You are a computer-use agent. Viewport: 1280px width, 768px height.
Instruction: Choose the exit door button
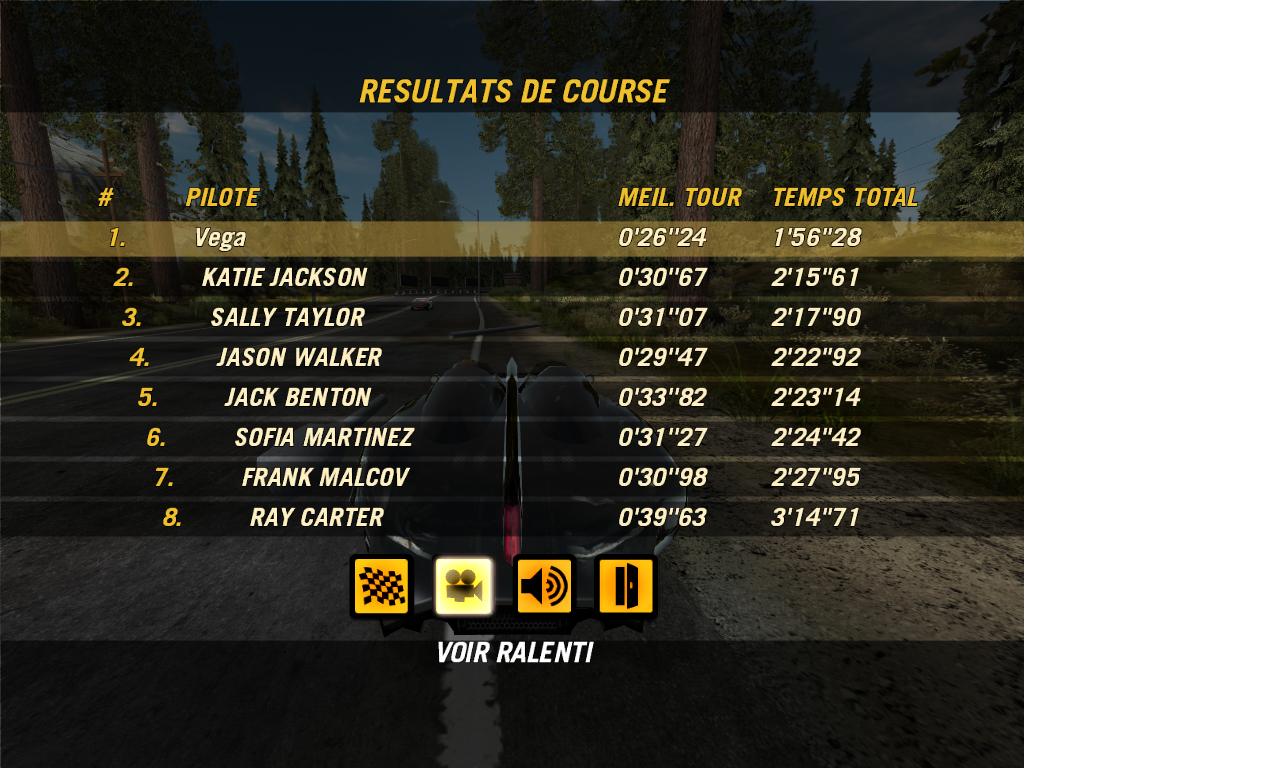626,586
